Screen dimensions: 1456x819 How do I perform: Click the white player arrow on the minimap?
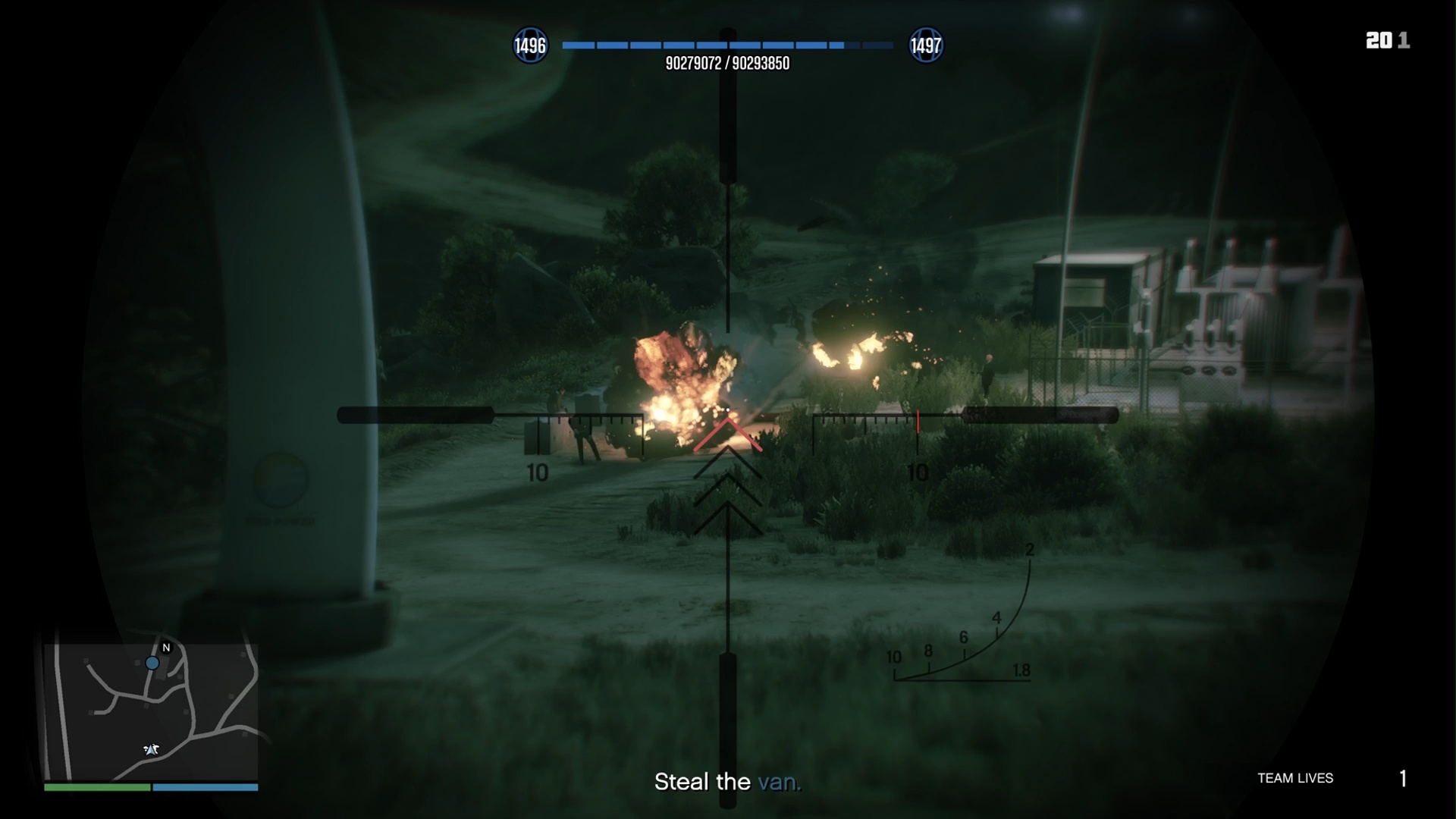(152, 749)
